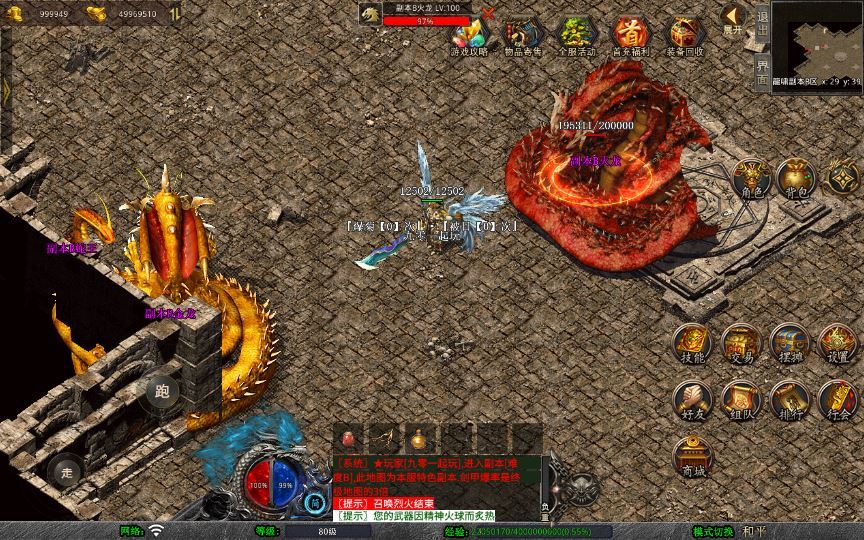The height and width of the screenshot is (540, 864).
Task: Open the 游戏攻略 game guide icon
Action: pos(469,35)
